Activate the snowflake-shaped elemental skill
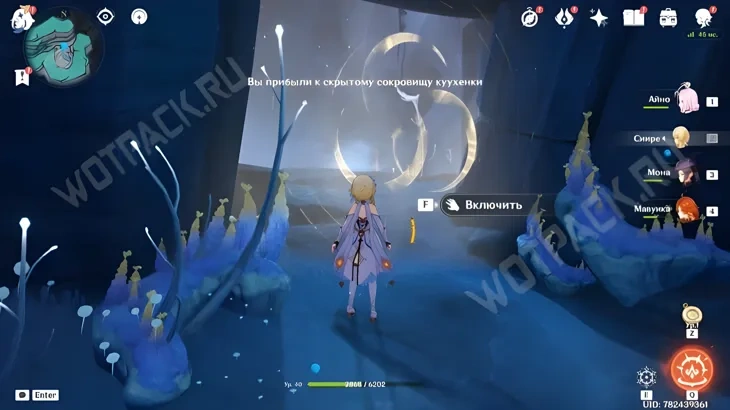 tap(646, 377)
